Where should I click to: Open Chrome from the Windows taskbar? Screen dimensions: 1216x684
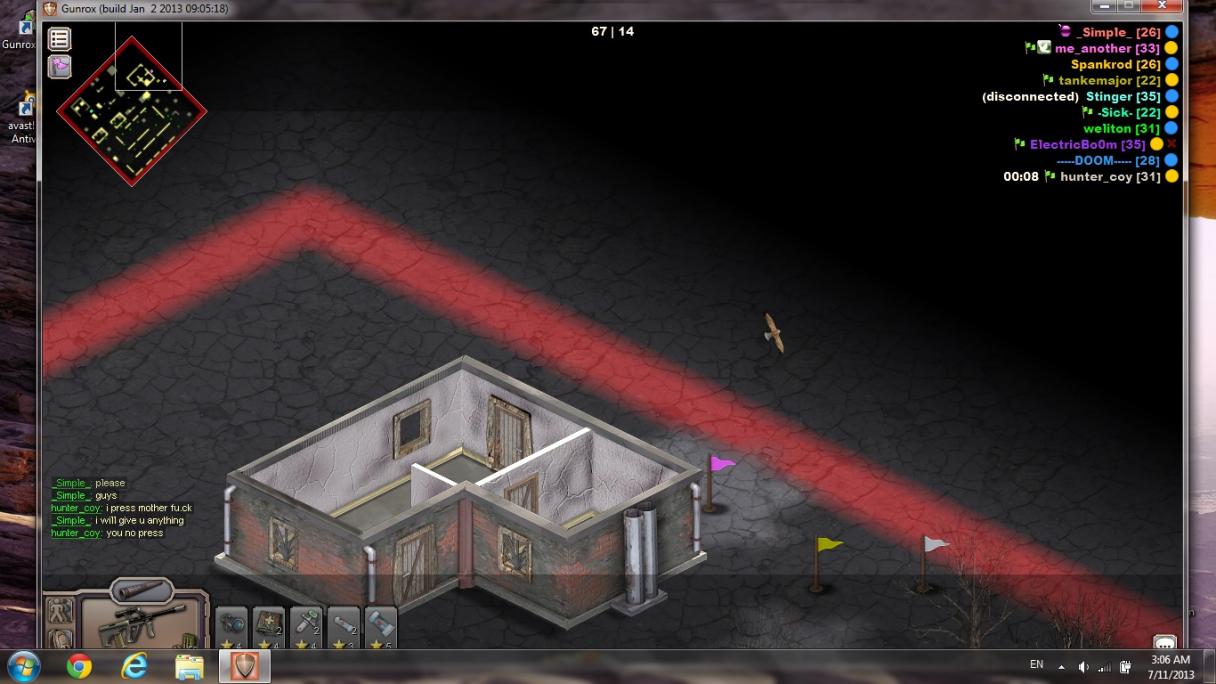79,666
